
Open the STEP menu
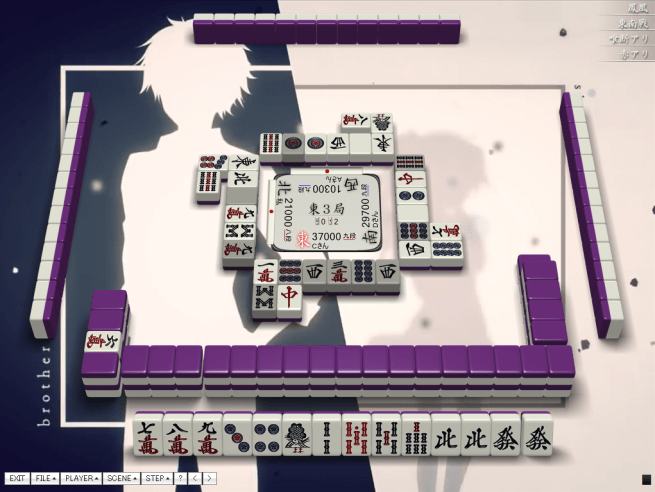[157, 479]
